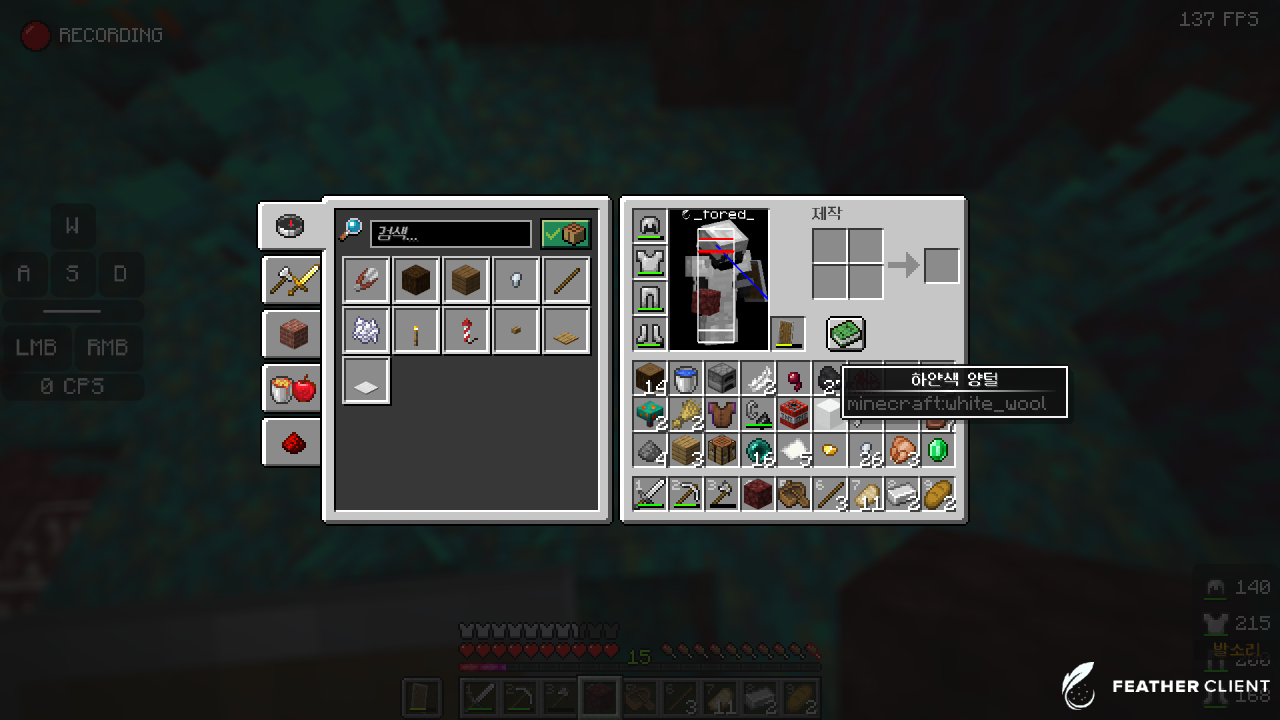
Task: Pick up the stack of ender pearls
Action: [758, 450]
